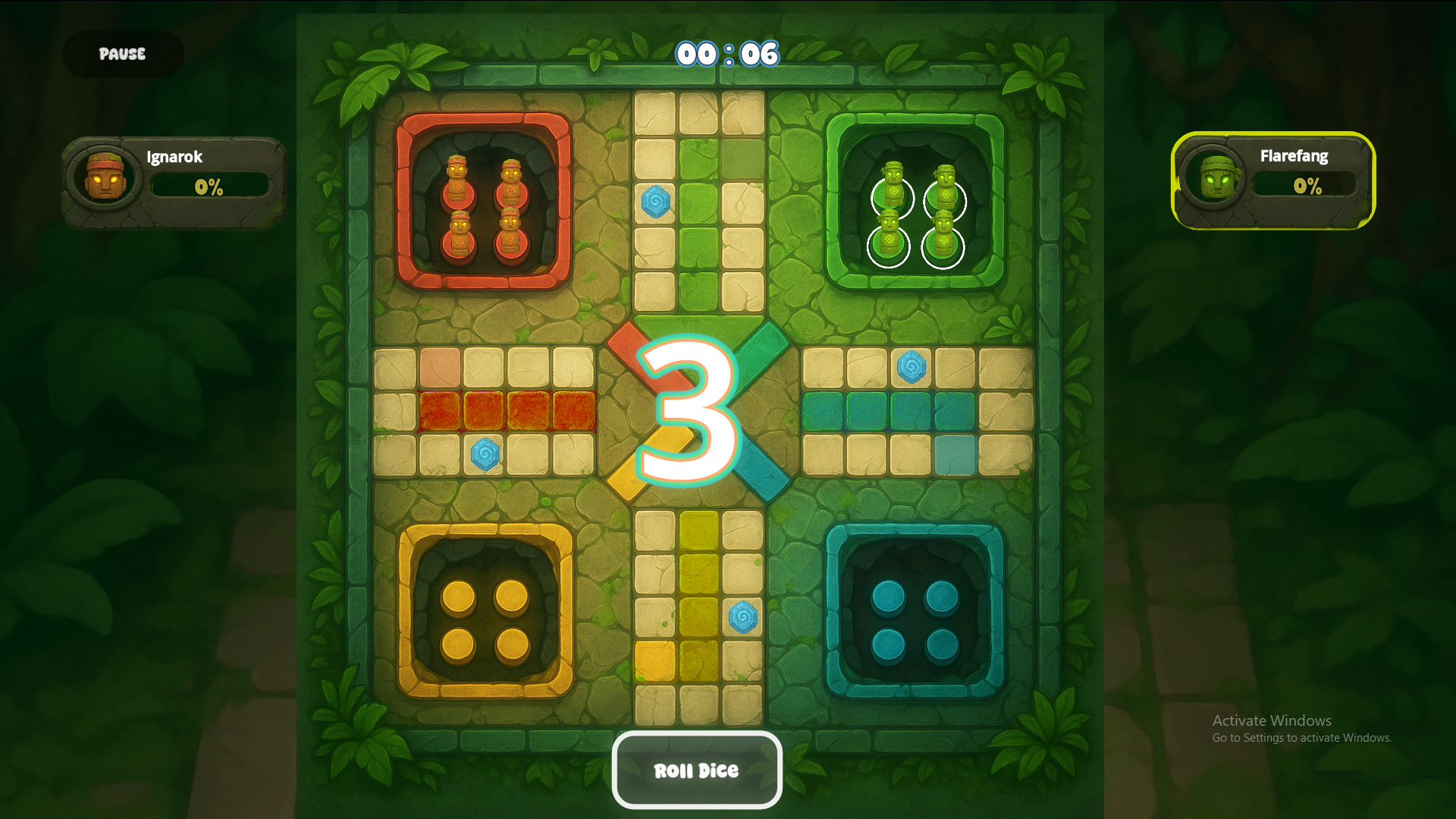Screen dimensions: 1456x819
Task: Click the spiral gem on the green path
Action: (656, 201)
